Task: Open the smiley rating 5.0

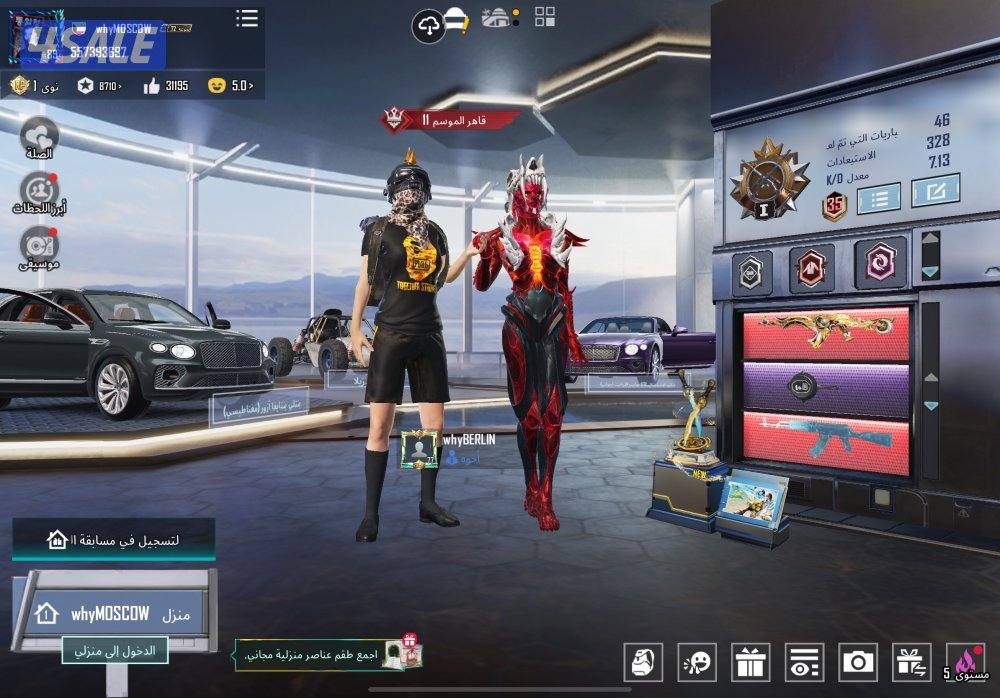Action: [x=230, y=86]
